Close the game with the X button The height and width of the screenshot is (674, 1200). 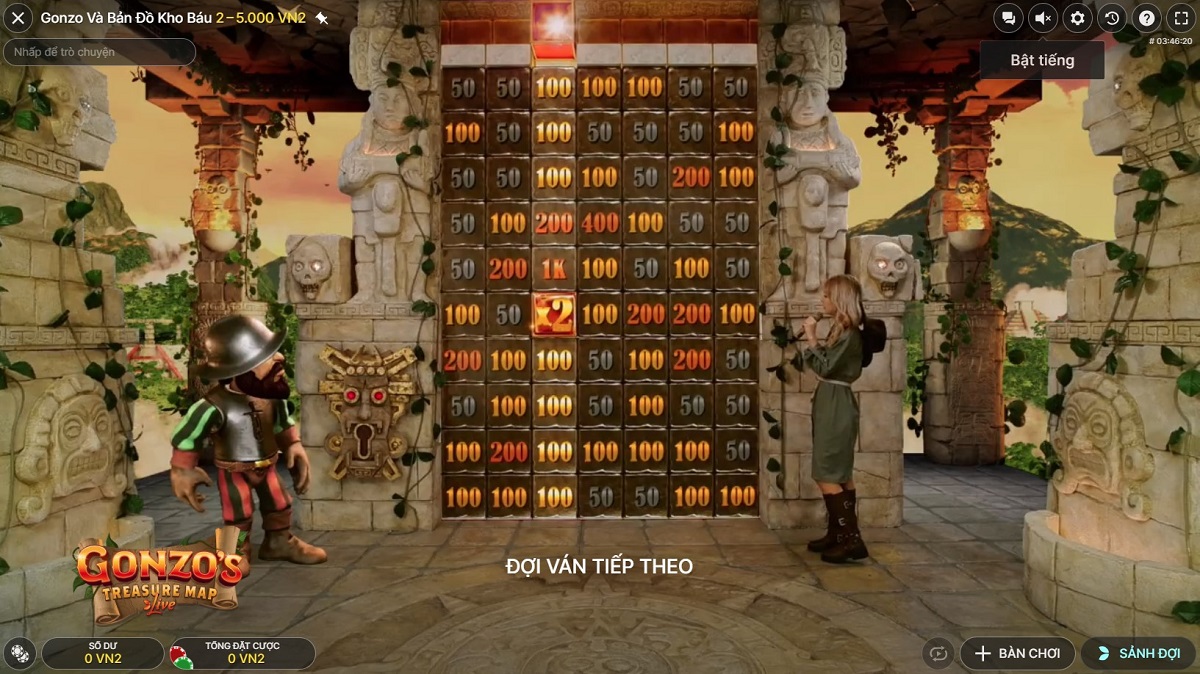point(18,18)
